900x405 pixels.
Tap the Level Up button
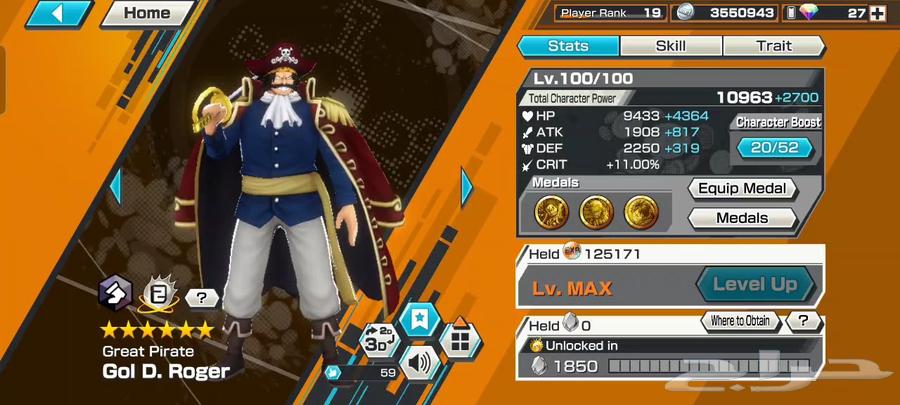tap(755, 285)
